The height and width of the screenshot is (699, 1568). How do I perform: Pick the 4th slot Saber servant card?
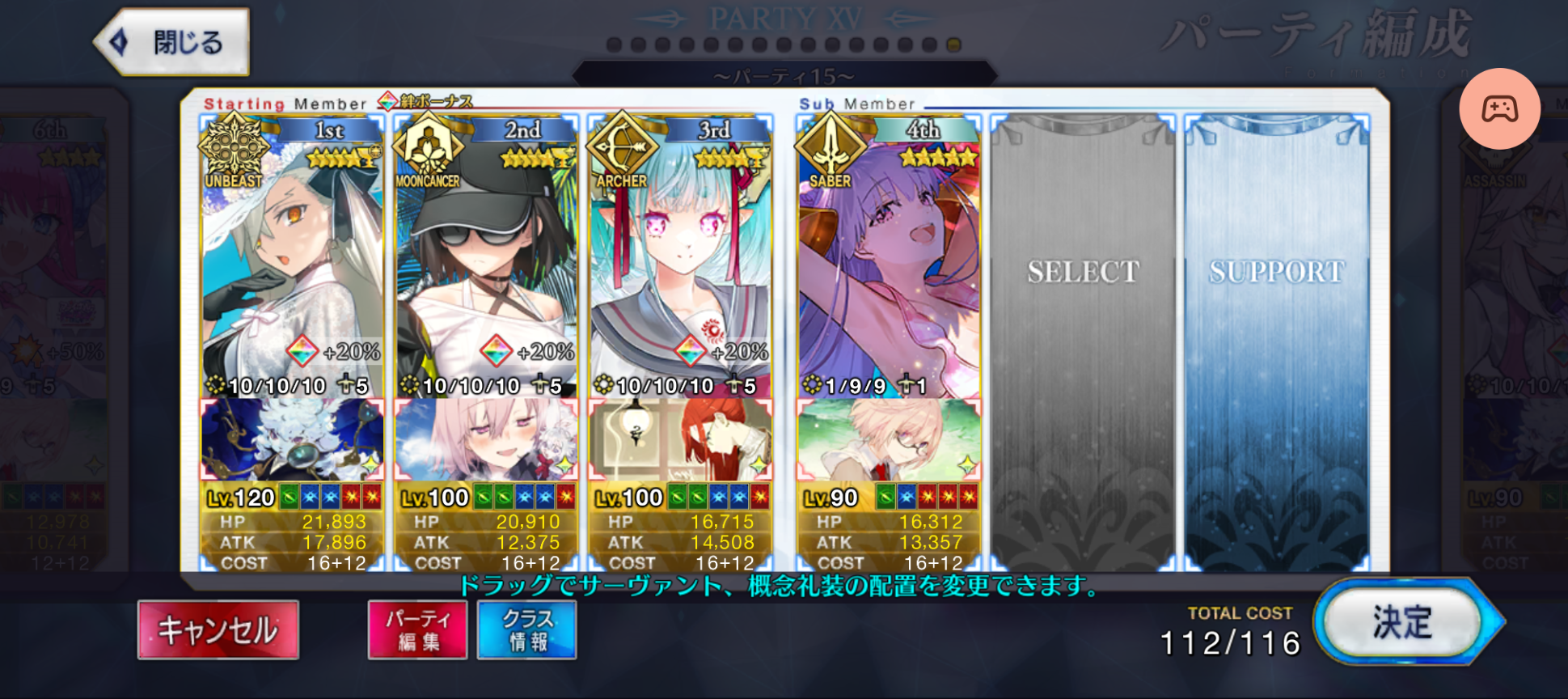coord(889,259)
